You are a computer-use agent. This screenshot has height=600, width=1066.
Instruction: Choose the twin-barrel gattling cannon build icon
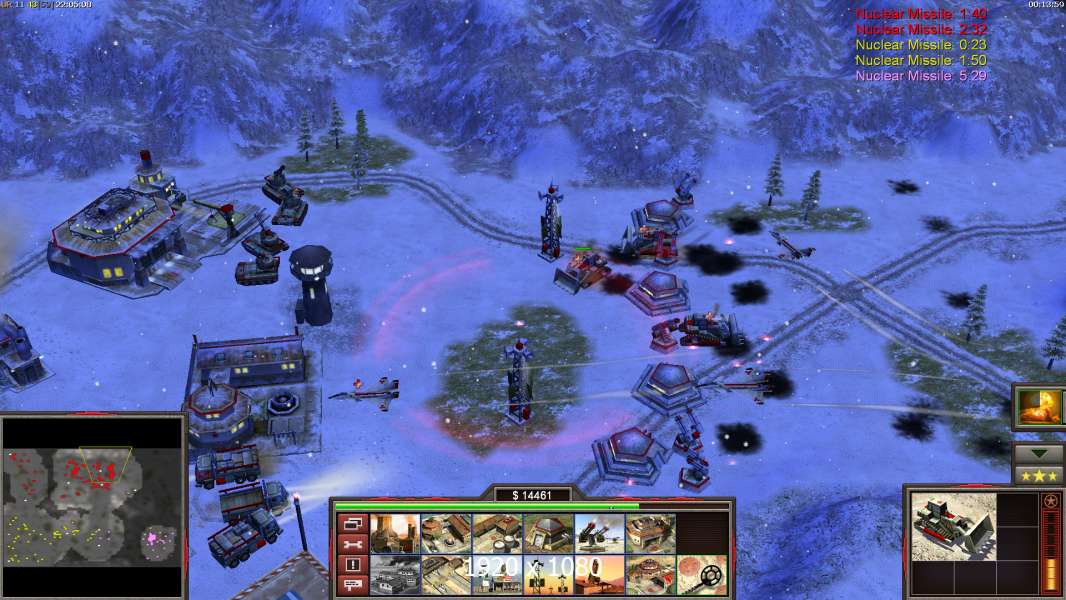pyautogui.click(x=599, y=534)
